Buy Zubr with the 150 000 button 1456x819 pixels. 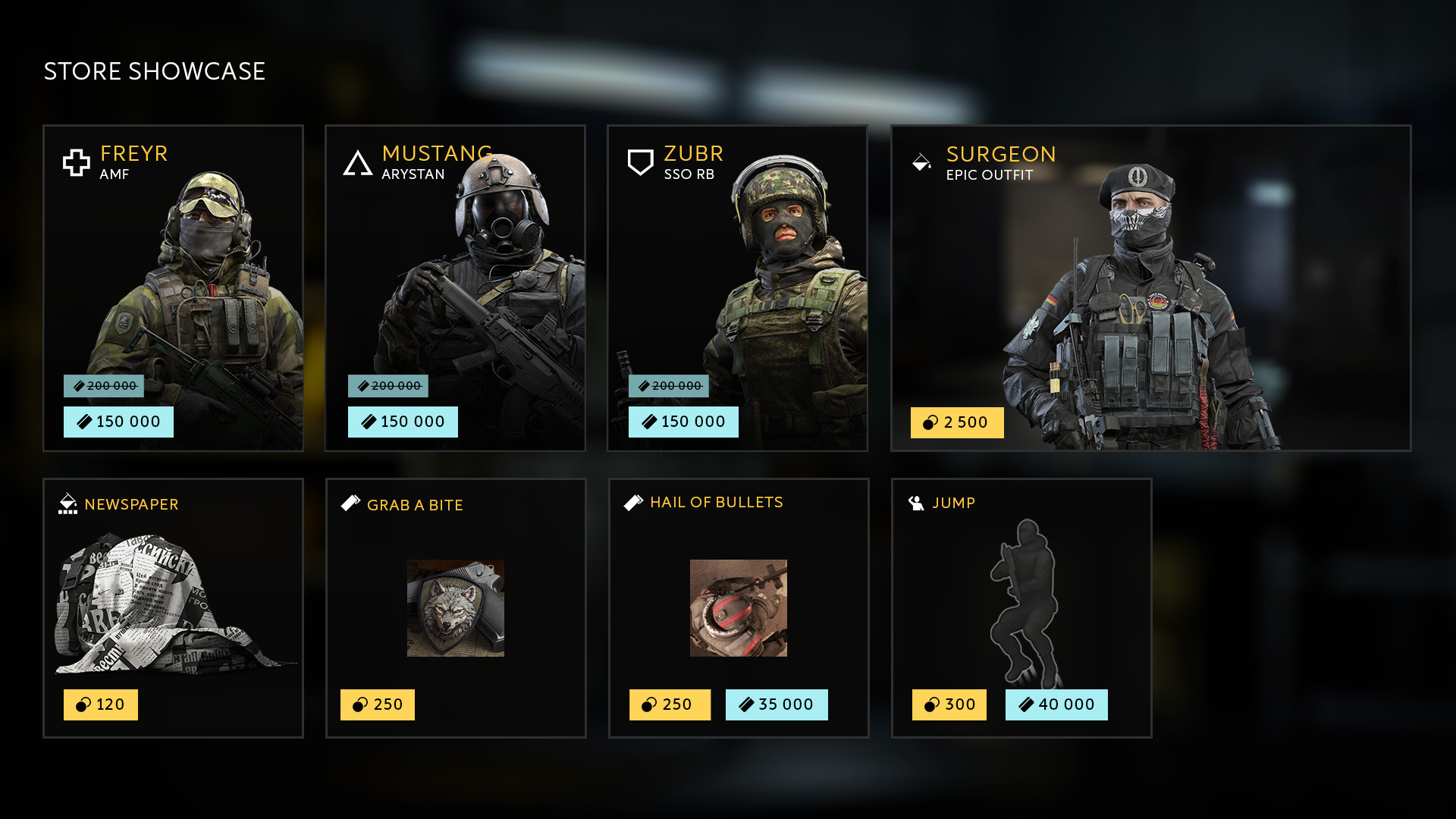point(683,422)
